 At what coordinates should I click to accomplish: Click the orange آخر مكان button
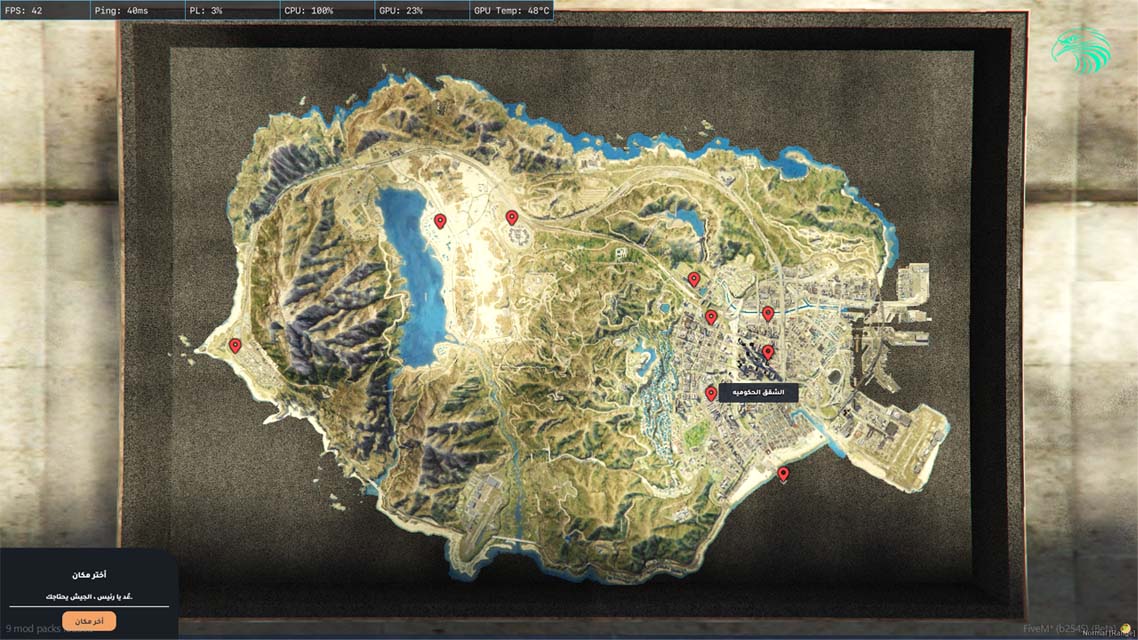(89, 621)
